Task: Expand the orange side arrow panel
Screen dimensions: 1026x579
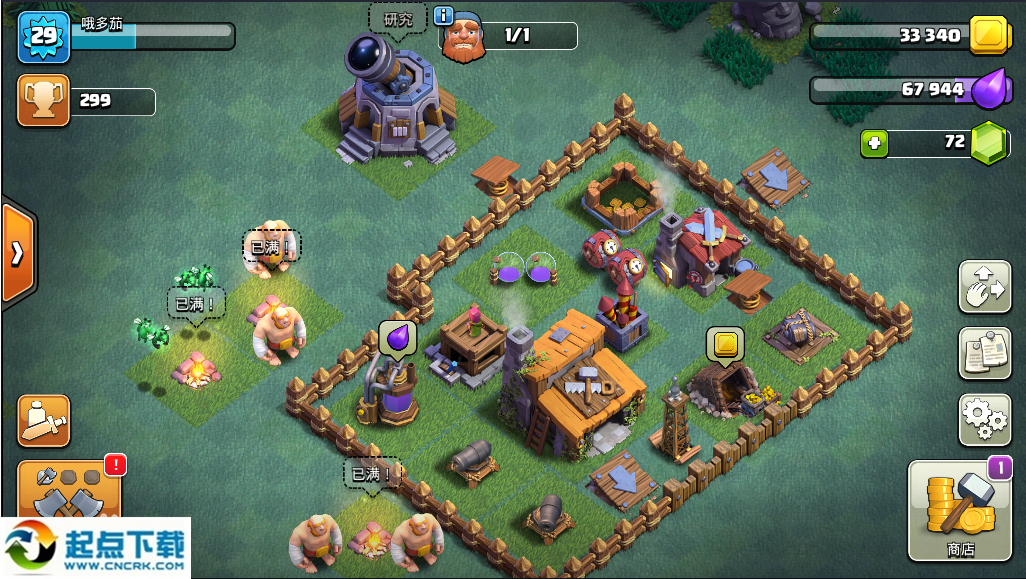Action: pos(17,253)
